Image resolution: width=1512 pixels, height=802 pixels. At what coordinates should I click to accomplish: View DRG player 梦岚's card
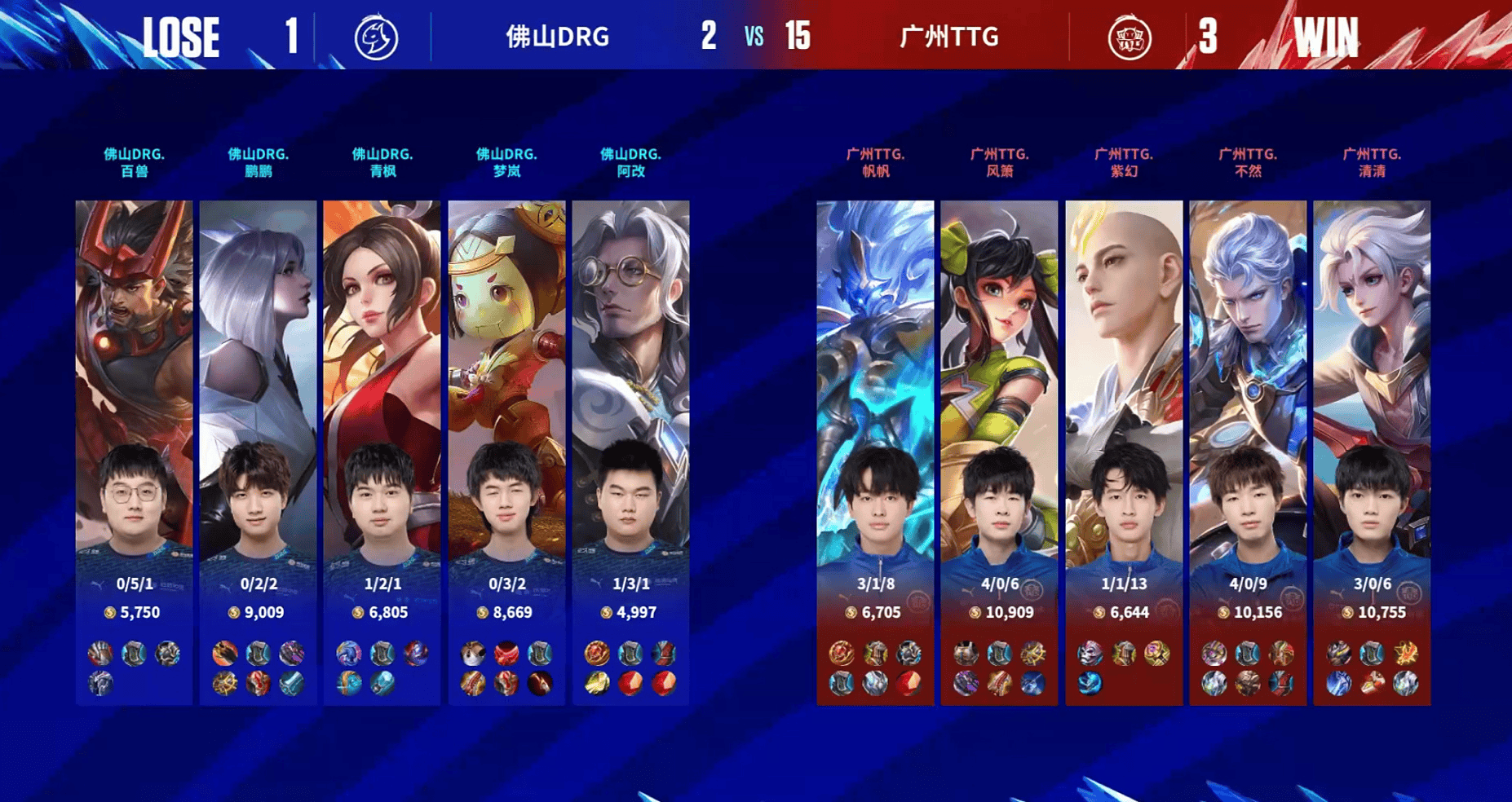point(506,452)
